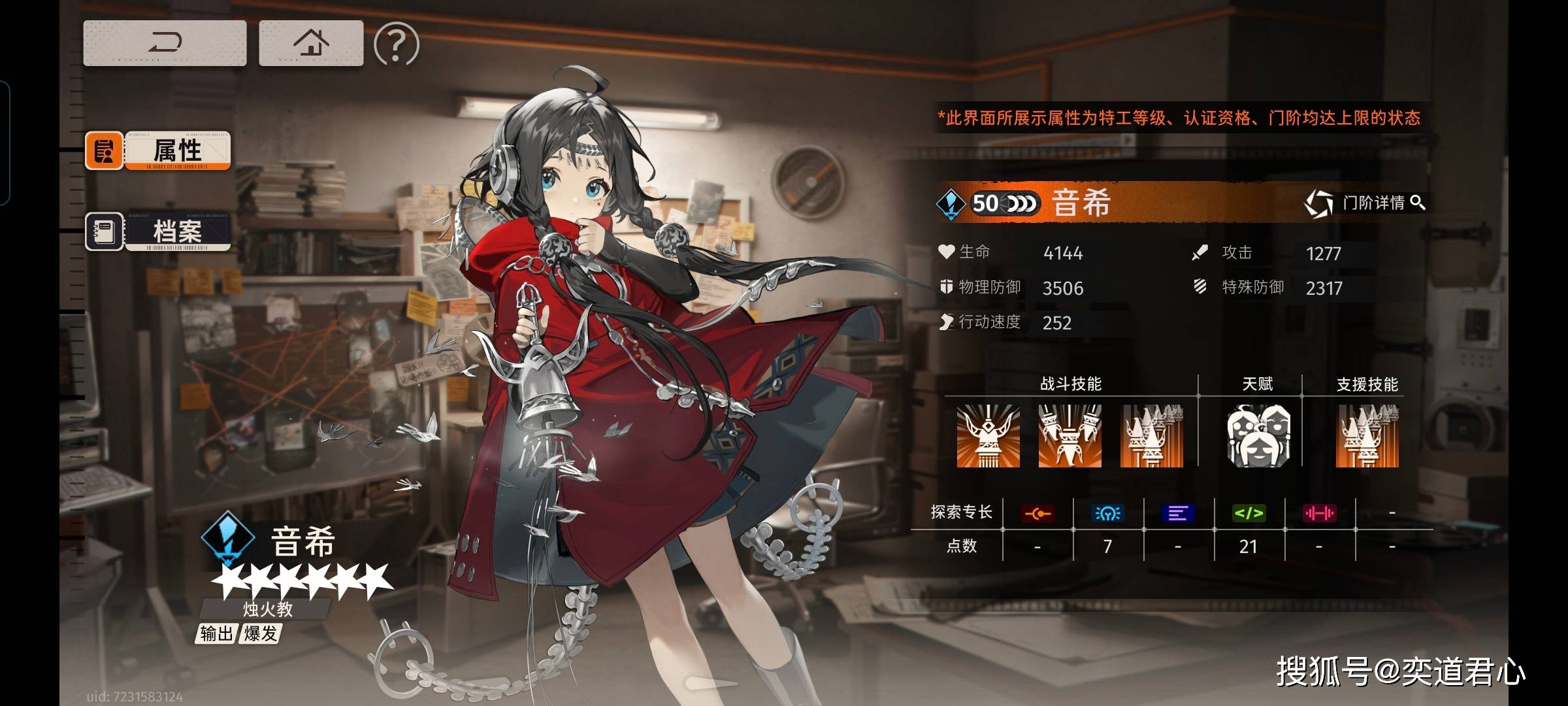Click the back arrow button
The image size is (1568, 706).
pos(165,43)
